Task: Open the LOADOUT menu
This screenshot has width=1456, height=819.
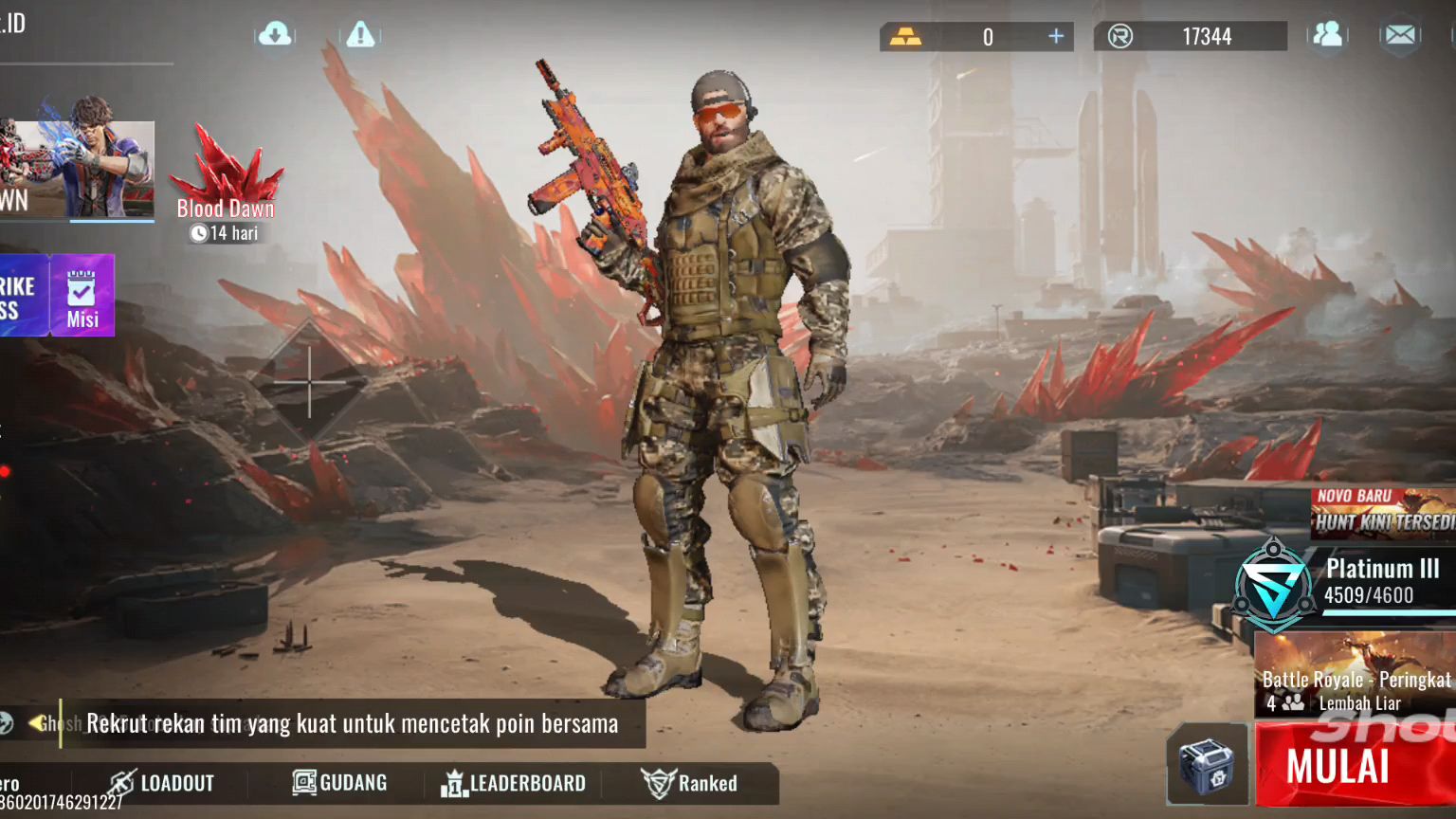Action: pyautogui.click(x=161, y=783)
